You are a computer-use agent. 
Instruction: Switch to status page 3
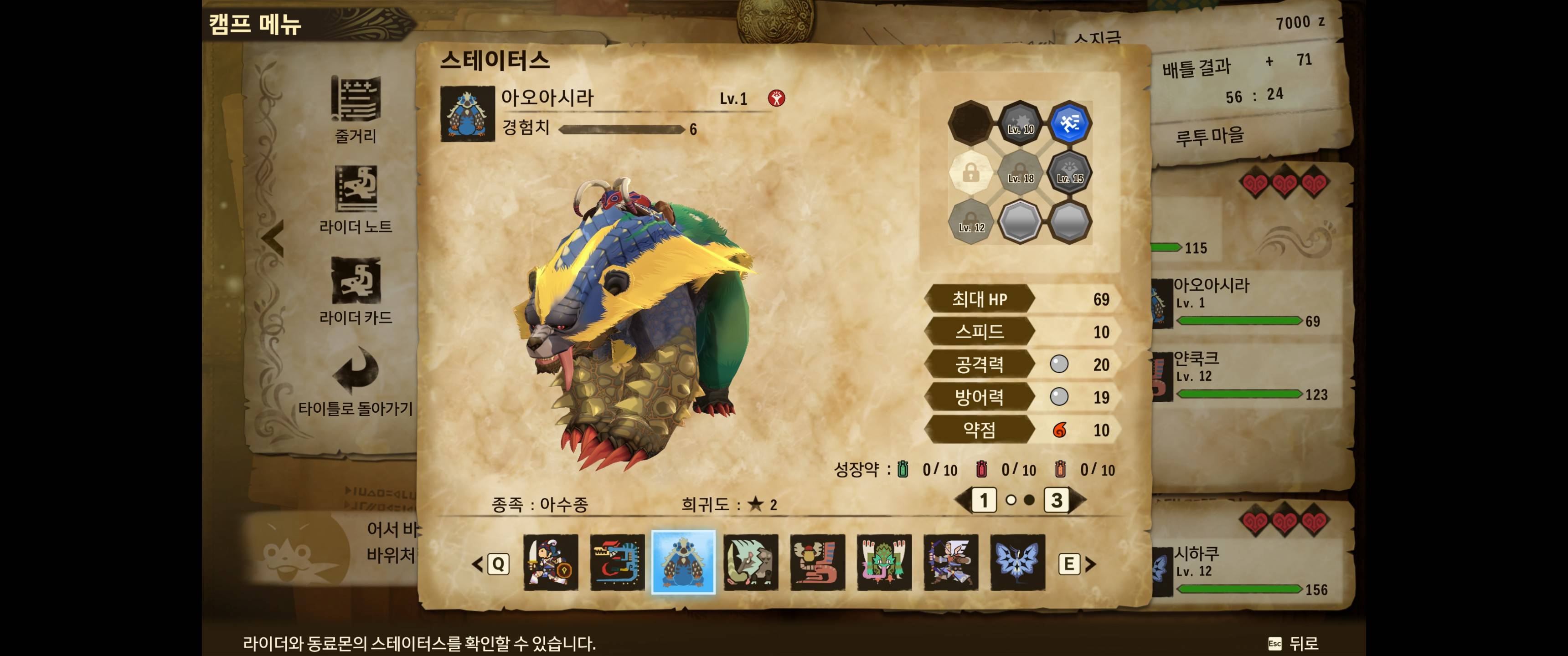[x=1057, y=500]
